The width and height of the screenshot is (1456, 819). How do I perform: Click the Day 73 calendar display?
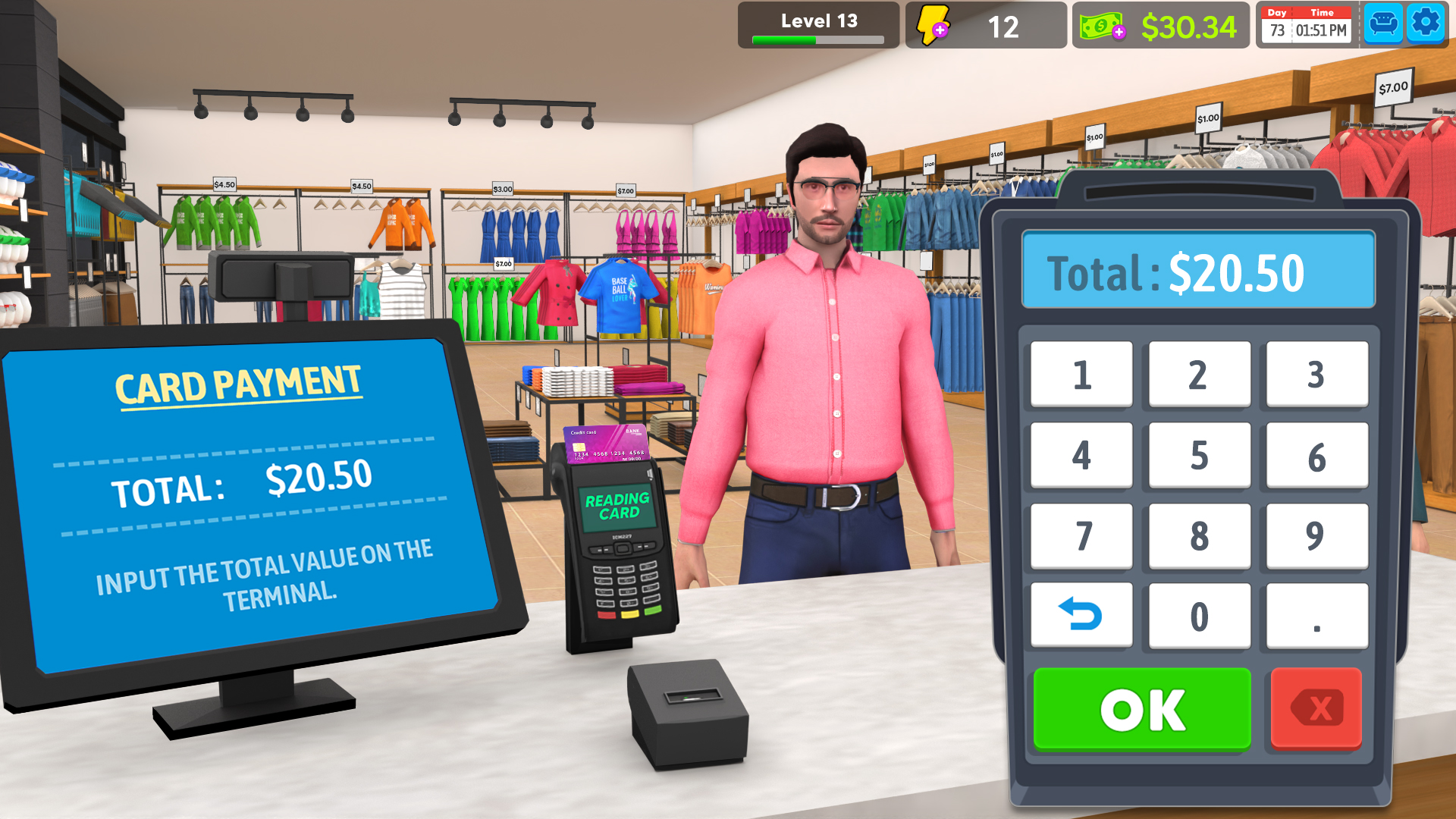tap(1277, 24)
